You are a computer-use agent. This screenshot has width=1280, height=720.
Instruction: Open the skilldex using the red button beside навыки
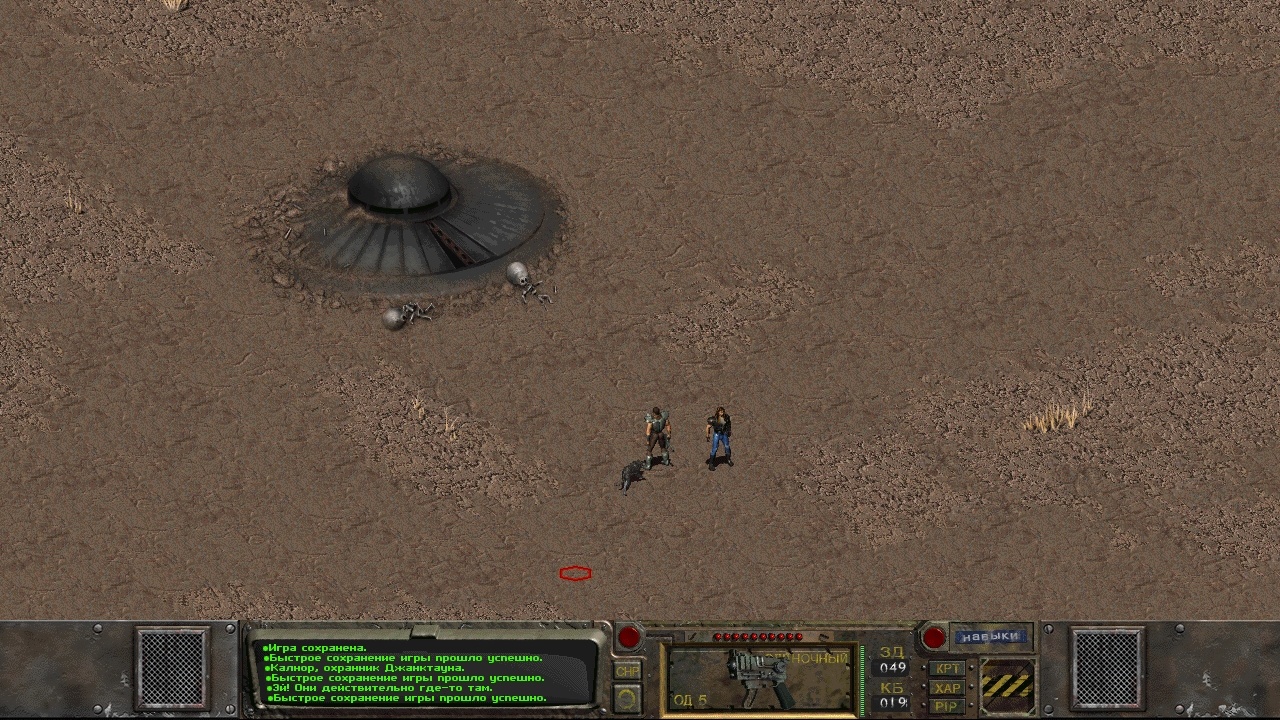pyautogui.click(x=933, y=636)
